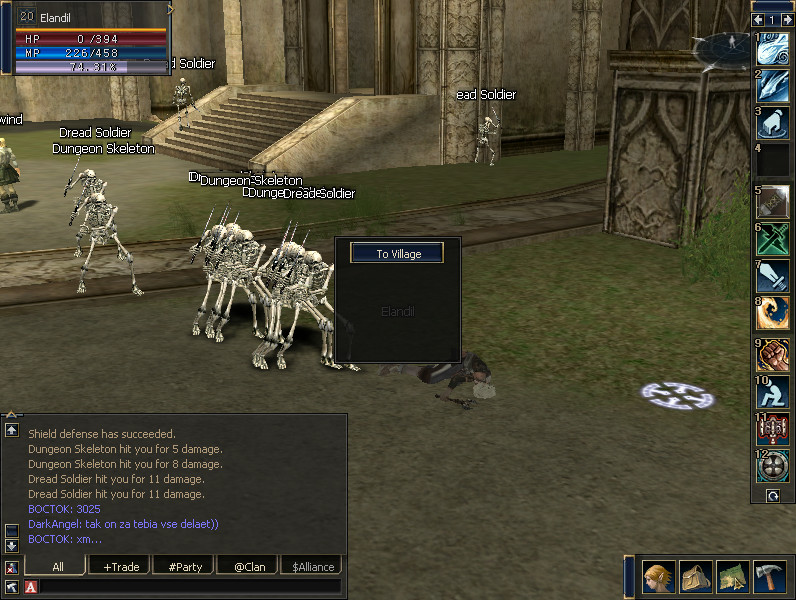Go to the previous shortcut bar page
Image resolution: width=796 pixels, height=600 pixels.
[x=759, y=19]
